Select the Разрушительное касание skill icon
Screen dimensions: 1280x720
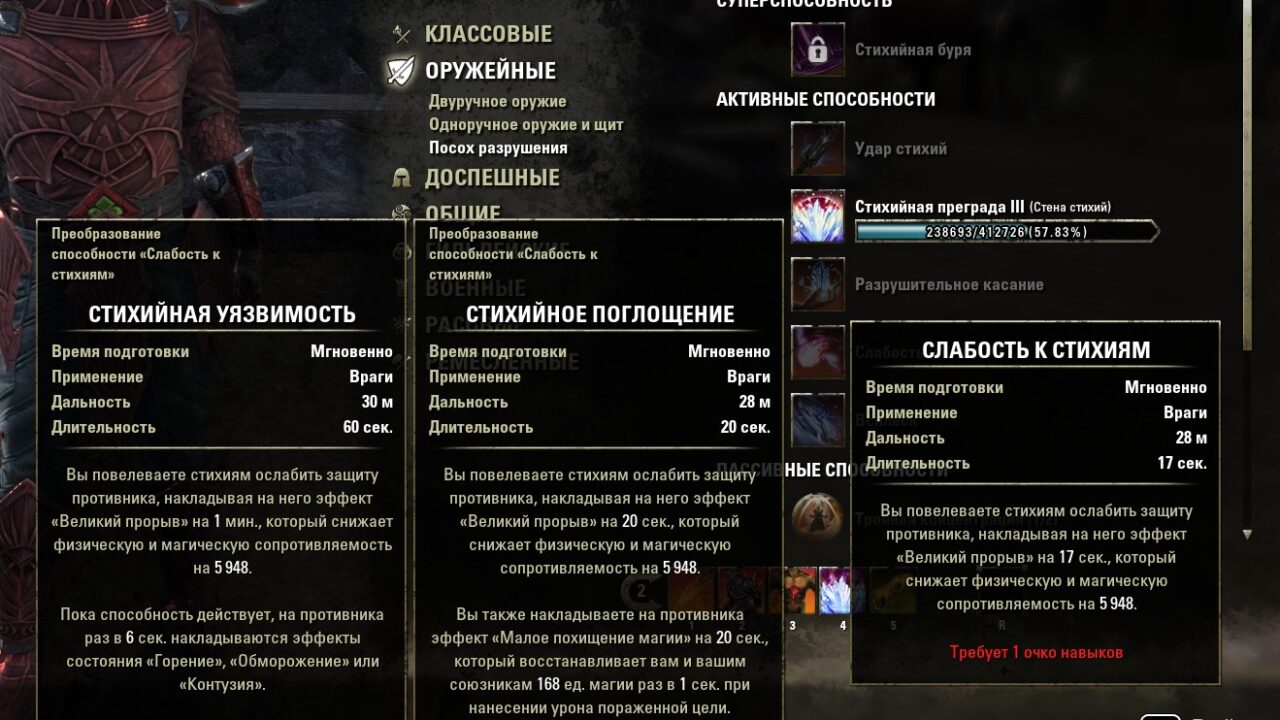(x=818, y=285)
